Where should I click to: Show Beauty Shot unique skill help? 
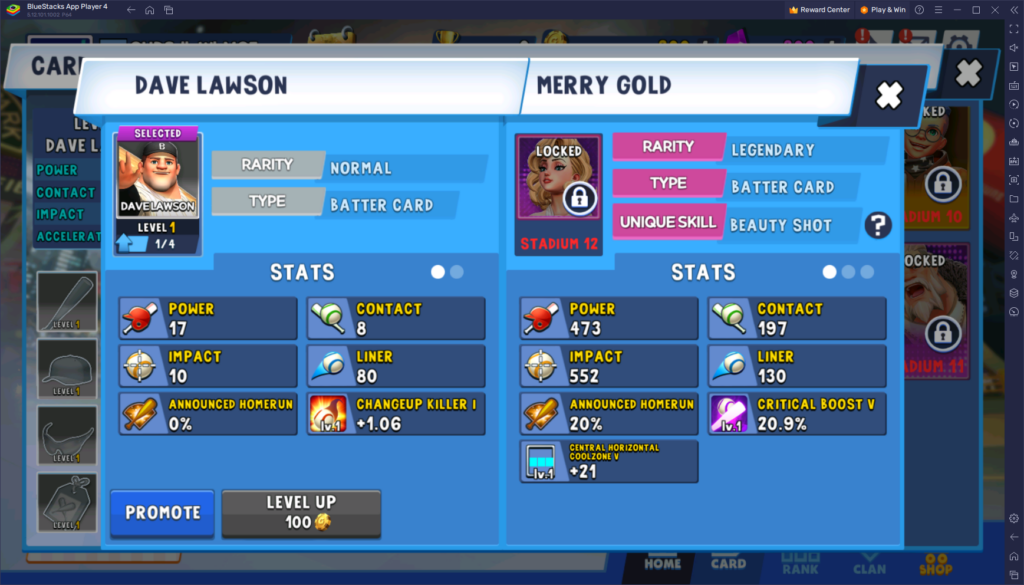pos(877,225)
